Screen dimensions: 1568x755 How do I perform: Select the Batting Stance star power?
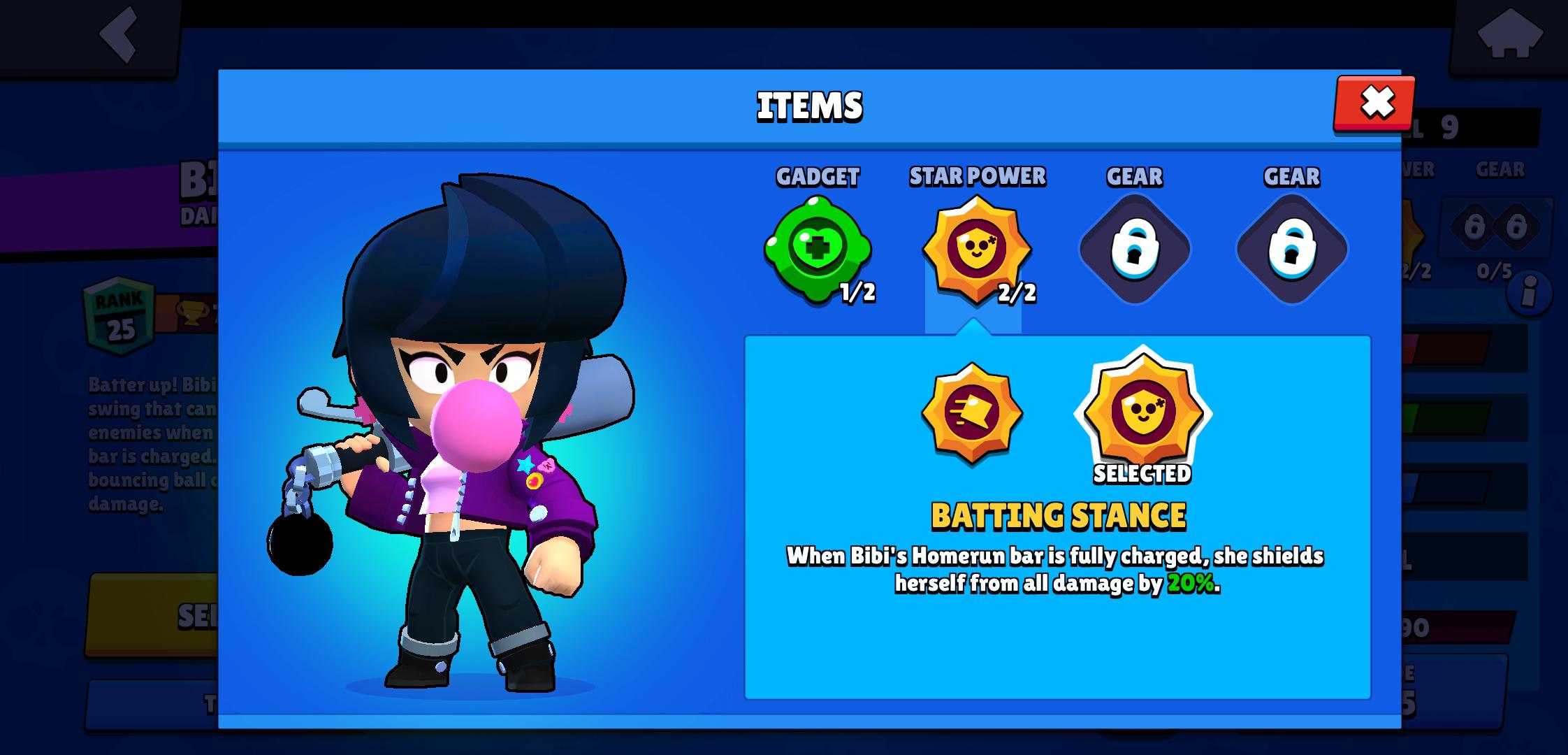[x=1142, y=412]
